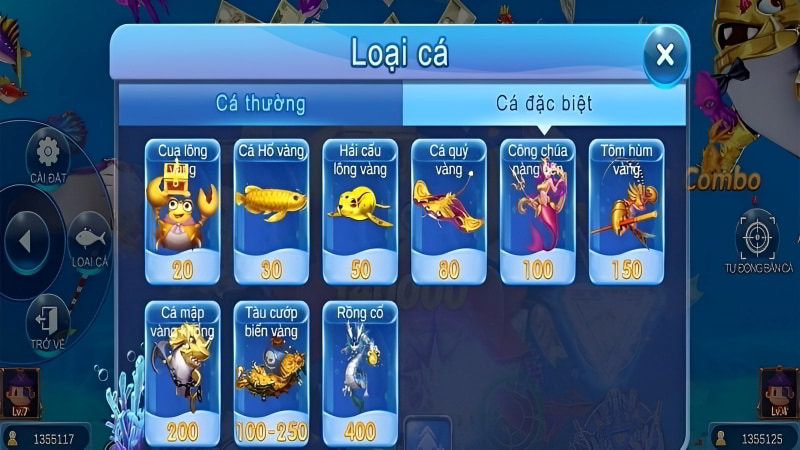Viewport: 800px width, 450px height.
Task: Open the Cài đặt settings gear
Action: [x=47, y=155]
